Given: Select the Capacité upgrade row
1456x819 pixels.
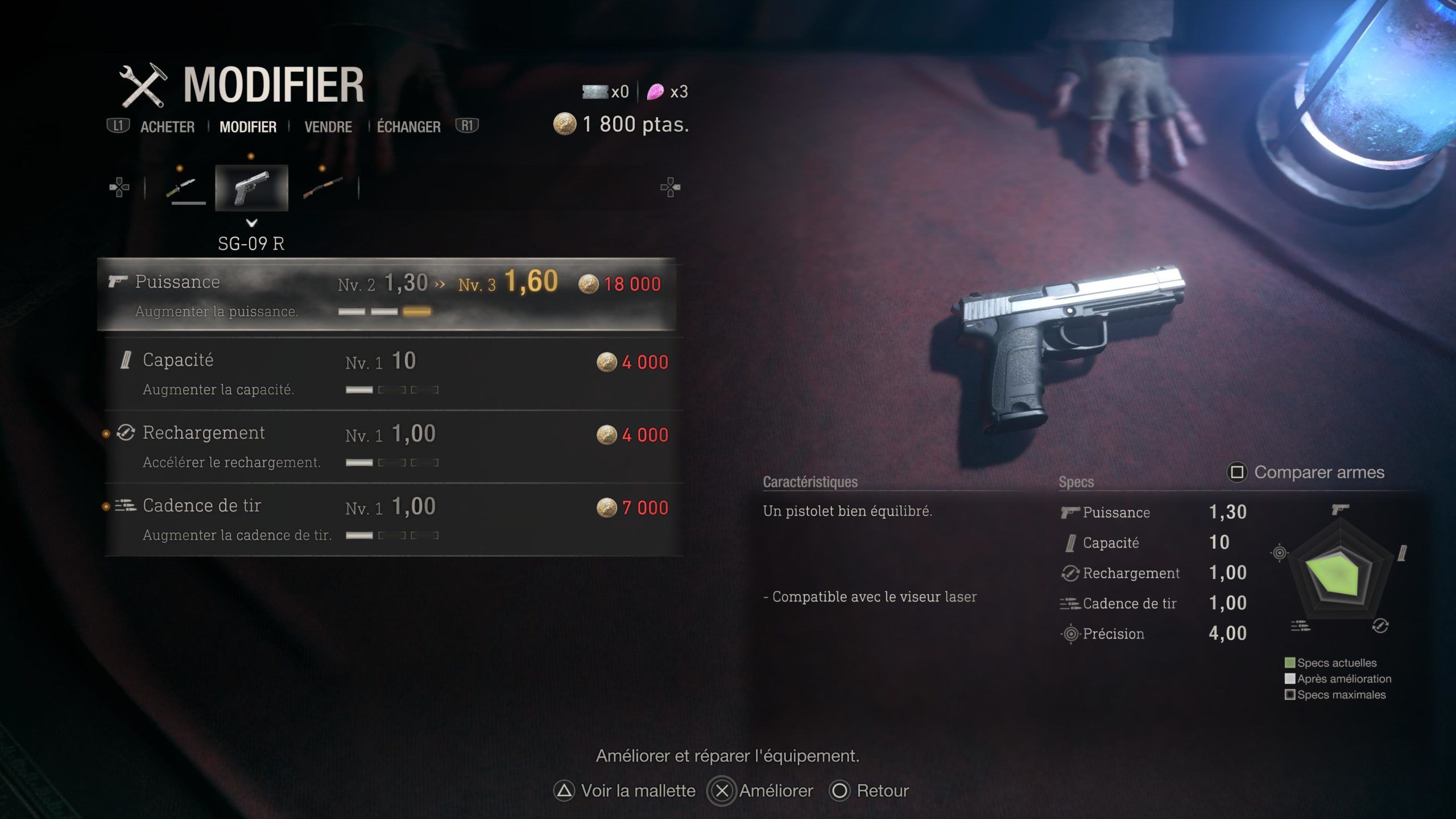Looking at the screenshot, I should coord(394,373).
